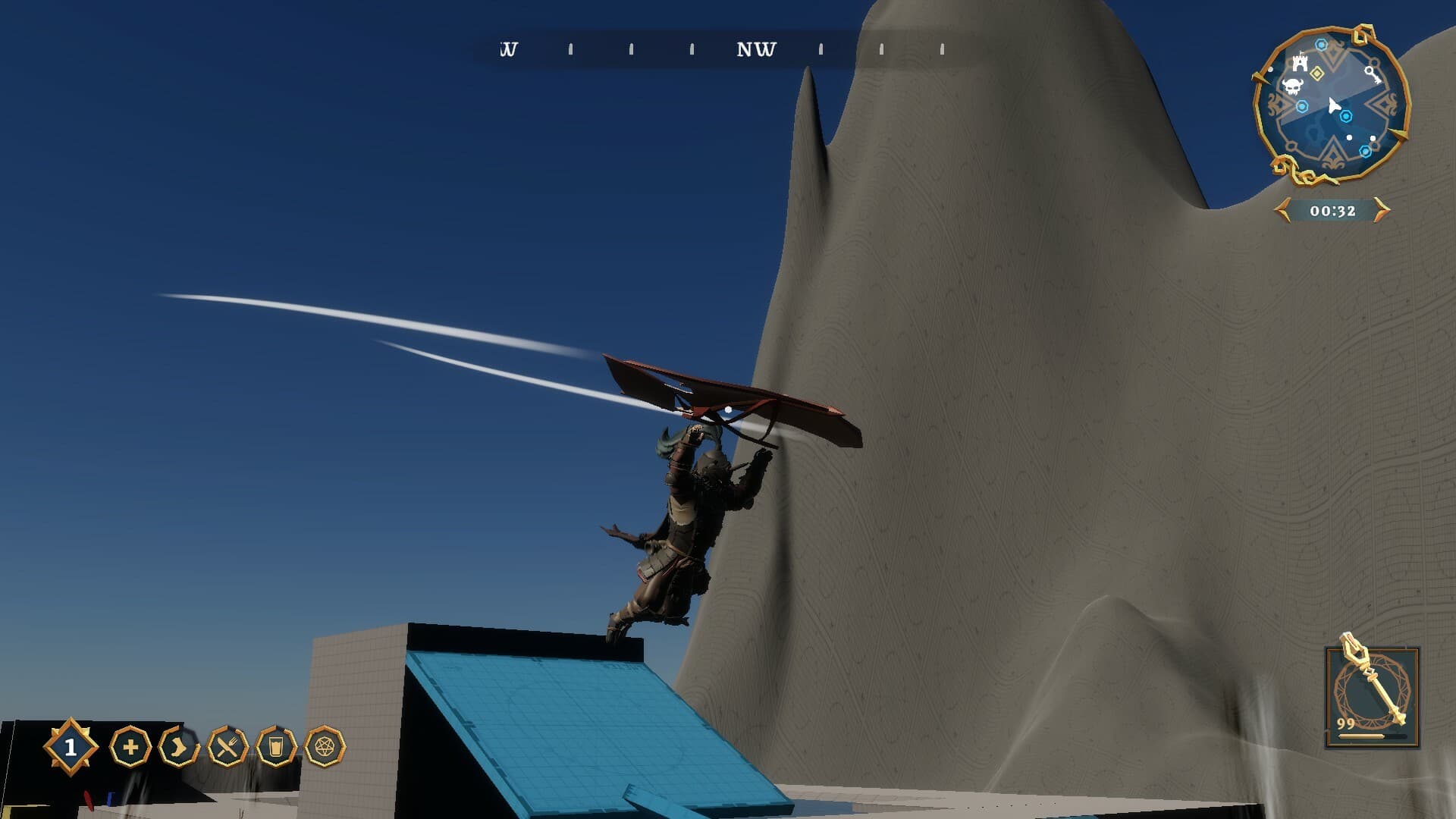The image size is (1456, 819).
Task: Click the W label on the compass
Action: pyautogui.click(x=510, y=50)
